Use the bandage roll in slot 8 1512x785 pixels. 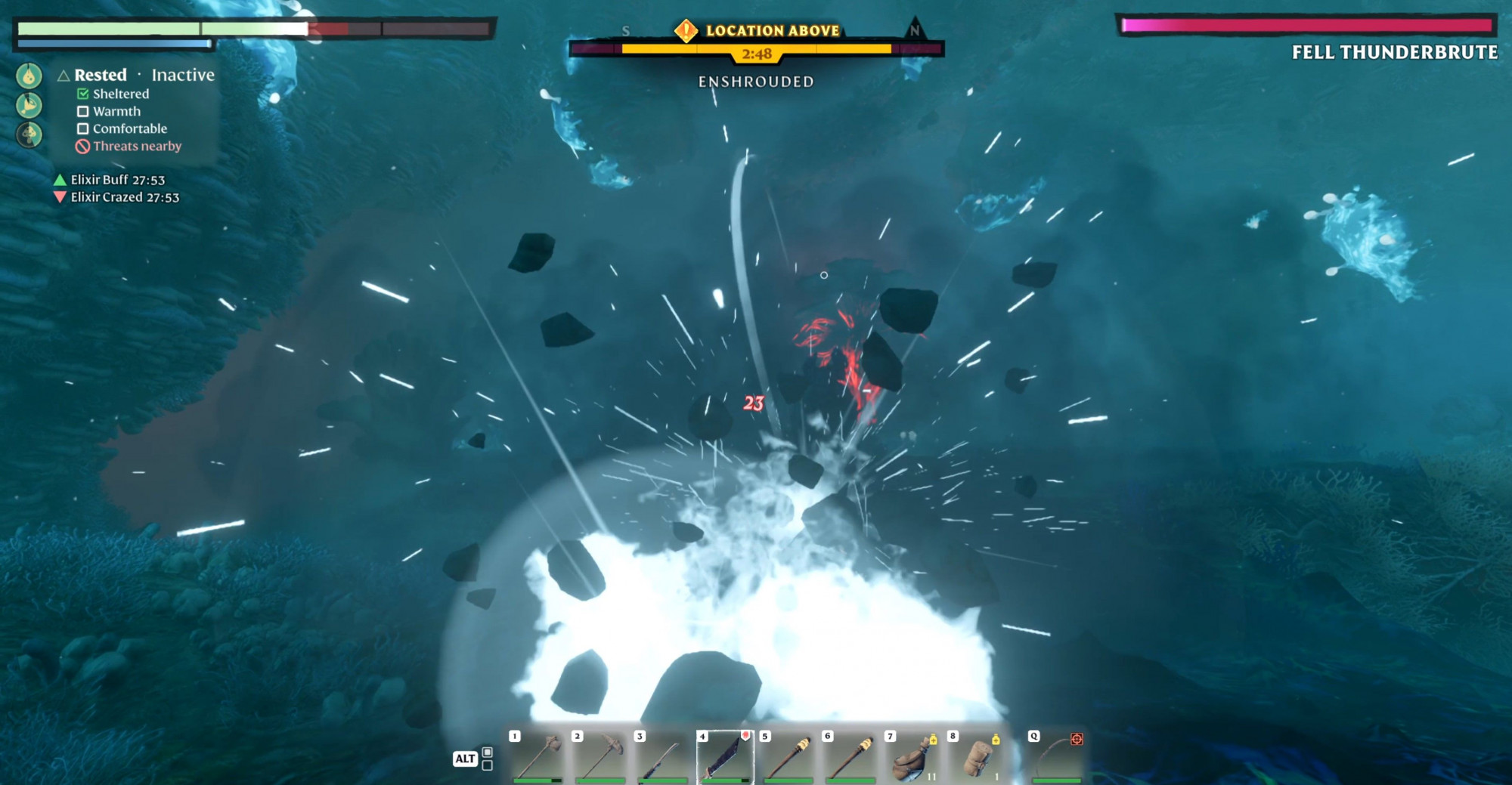(976, 756)
